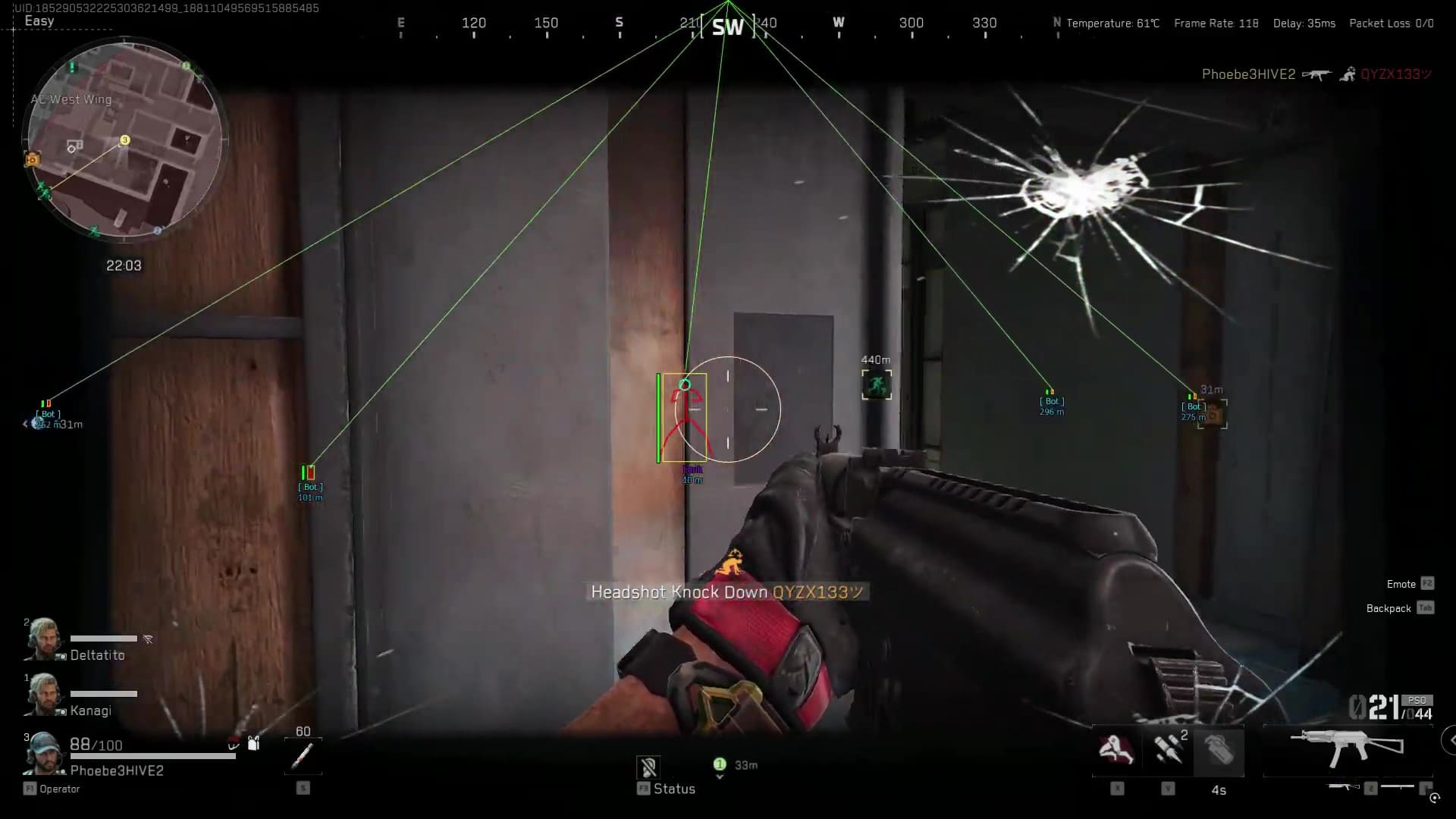
Task: Click the Emote button
Action: click(x=1400, y=584)
